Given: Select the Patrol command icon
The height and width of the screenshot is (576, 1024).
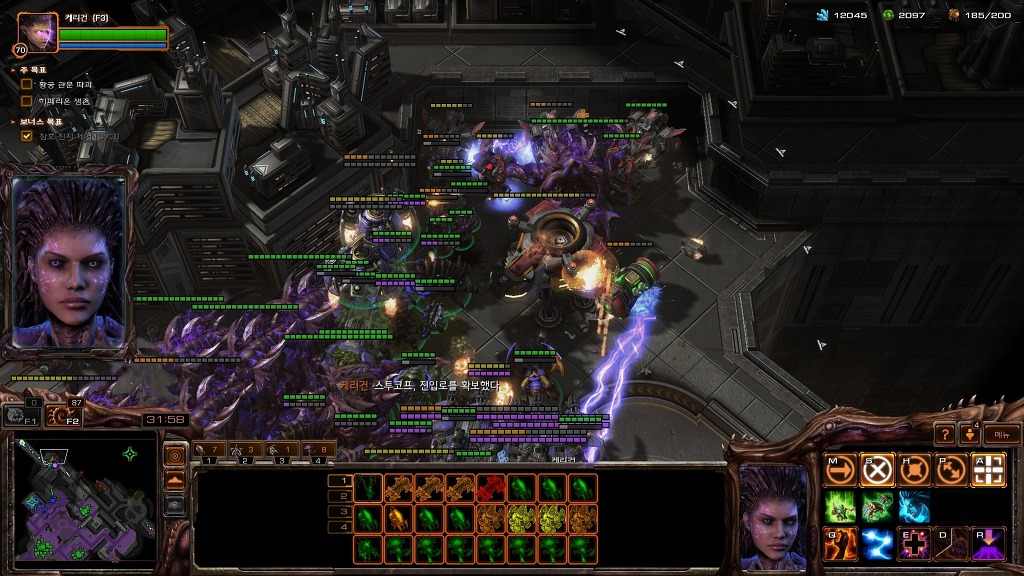Looking at the screenshot, I should [x=951, y=470].
